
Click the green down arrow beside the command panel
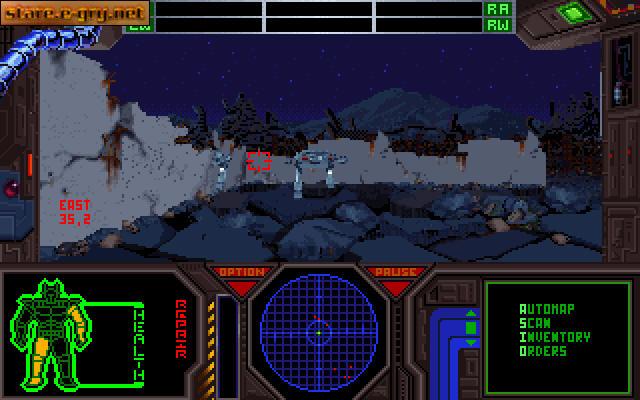pos(471,343)
